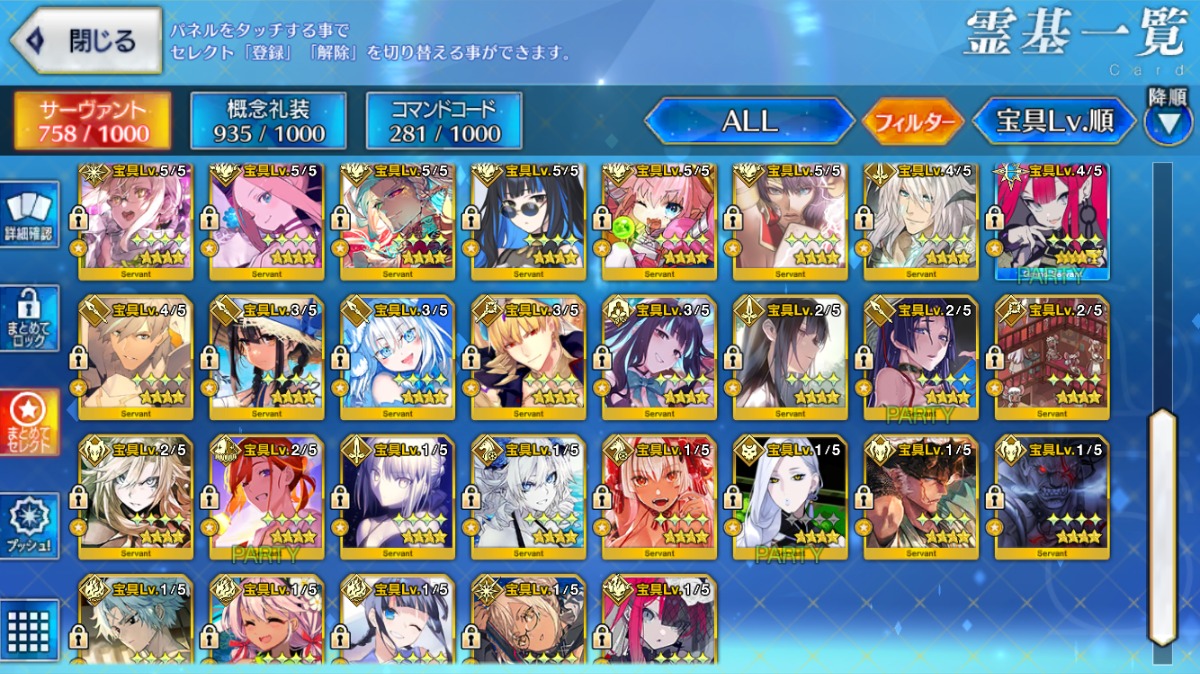The image size is (1200, 674).
Task: Select the servant card showing a red theater hall
Action: [1052, 356]
